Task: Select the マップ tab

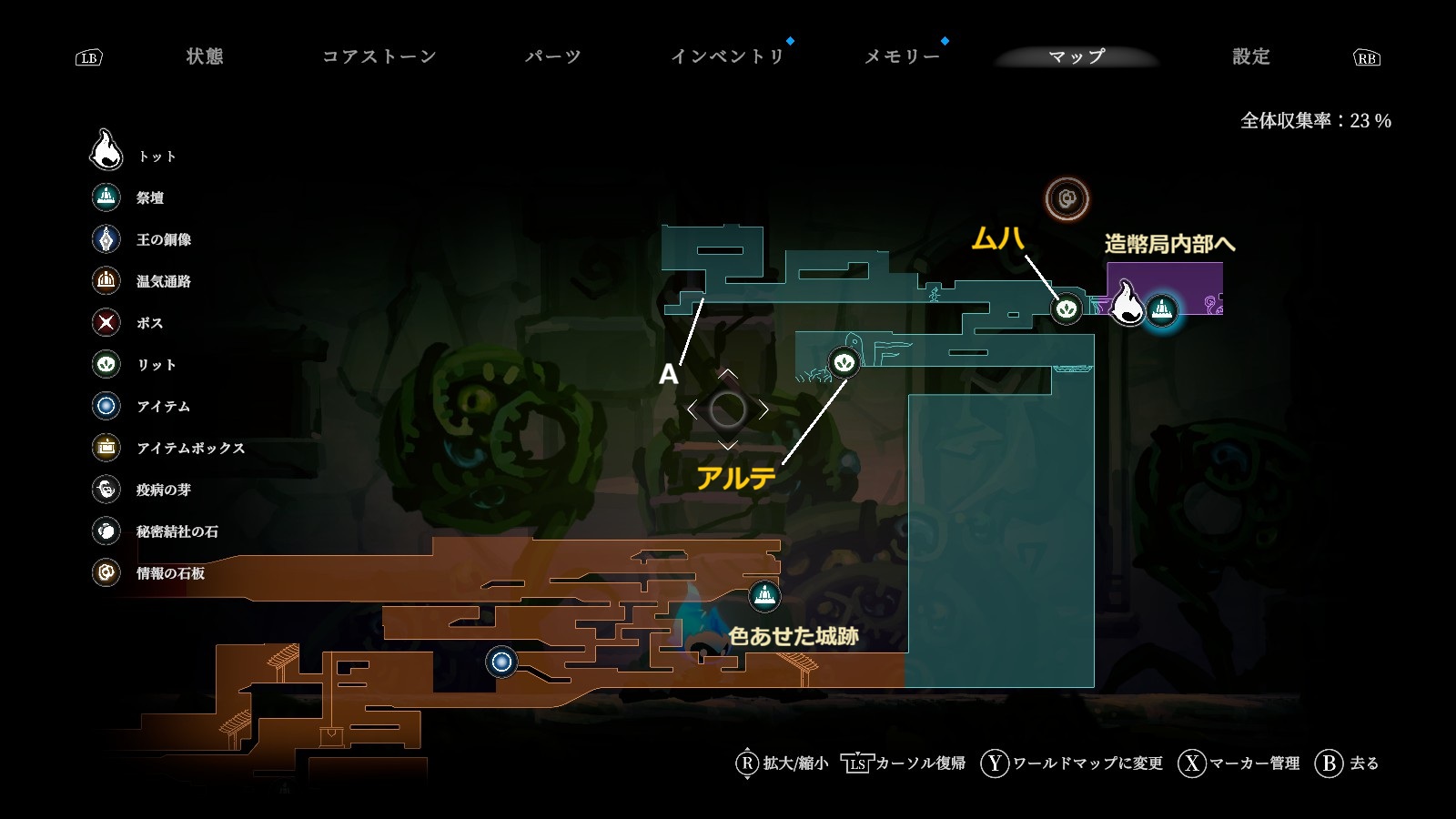Action: click(x=1077, y=56)
